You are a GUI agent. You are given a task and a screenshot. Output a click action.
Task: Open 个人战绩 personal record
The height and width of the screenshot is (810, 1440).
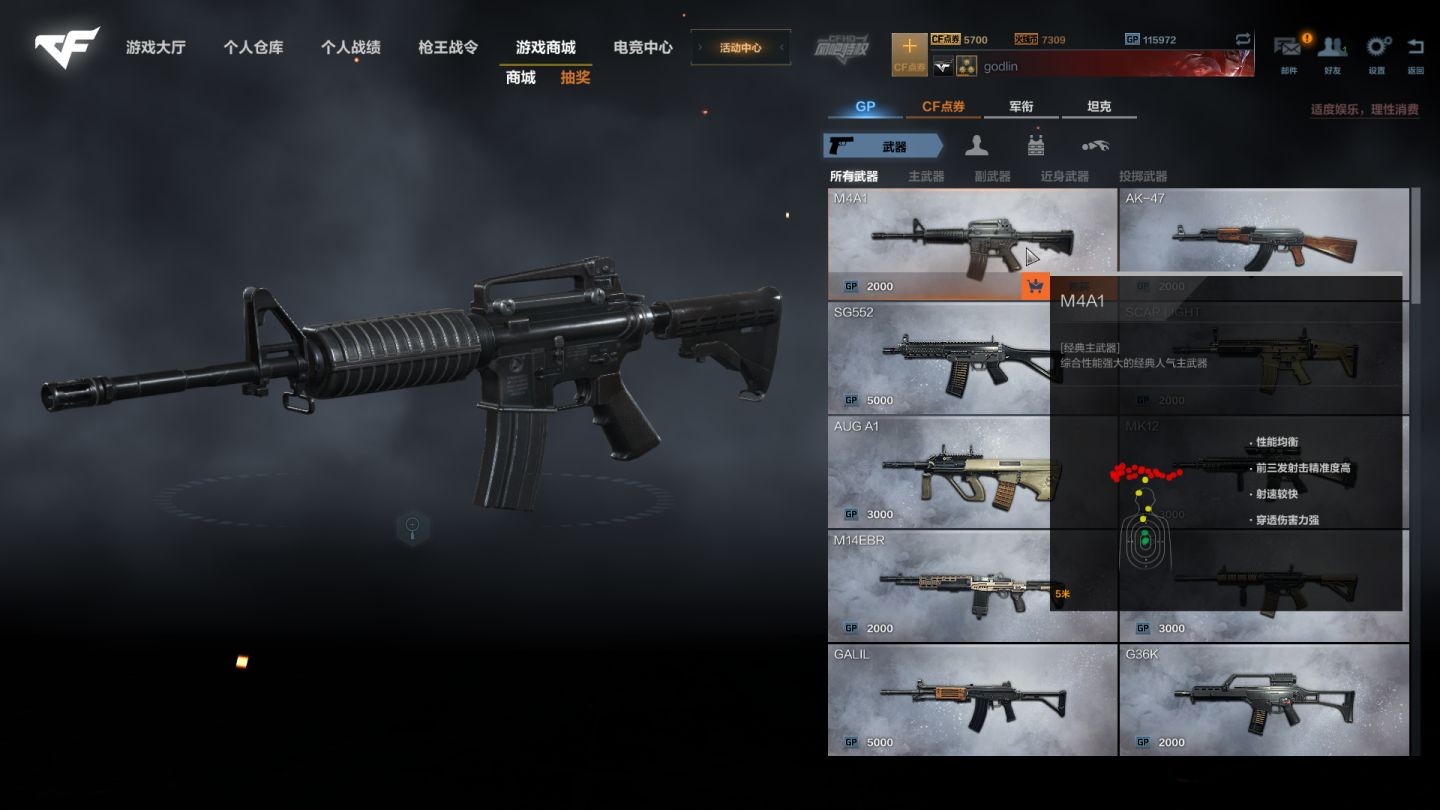[x=350, y=47]
